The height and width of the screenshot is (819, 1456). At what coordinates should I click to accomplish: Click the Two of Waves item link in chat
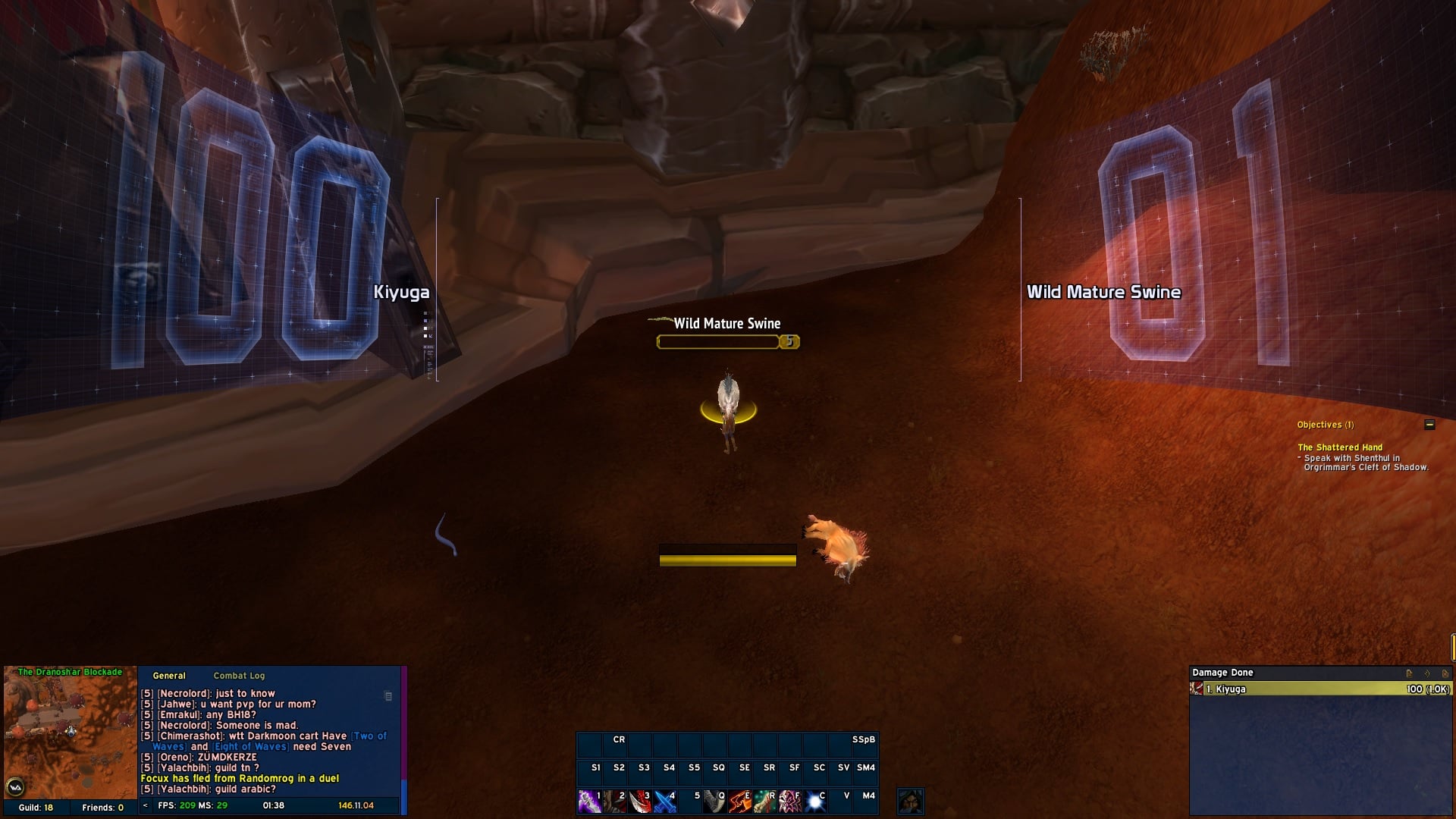[369, 736]
